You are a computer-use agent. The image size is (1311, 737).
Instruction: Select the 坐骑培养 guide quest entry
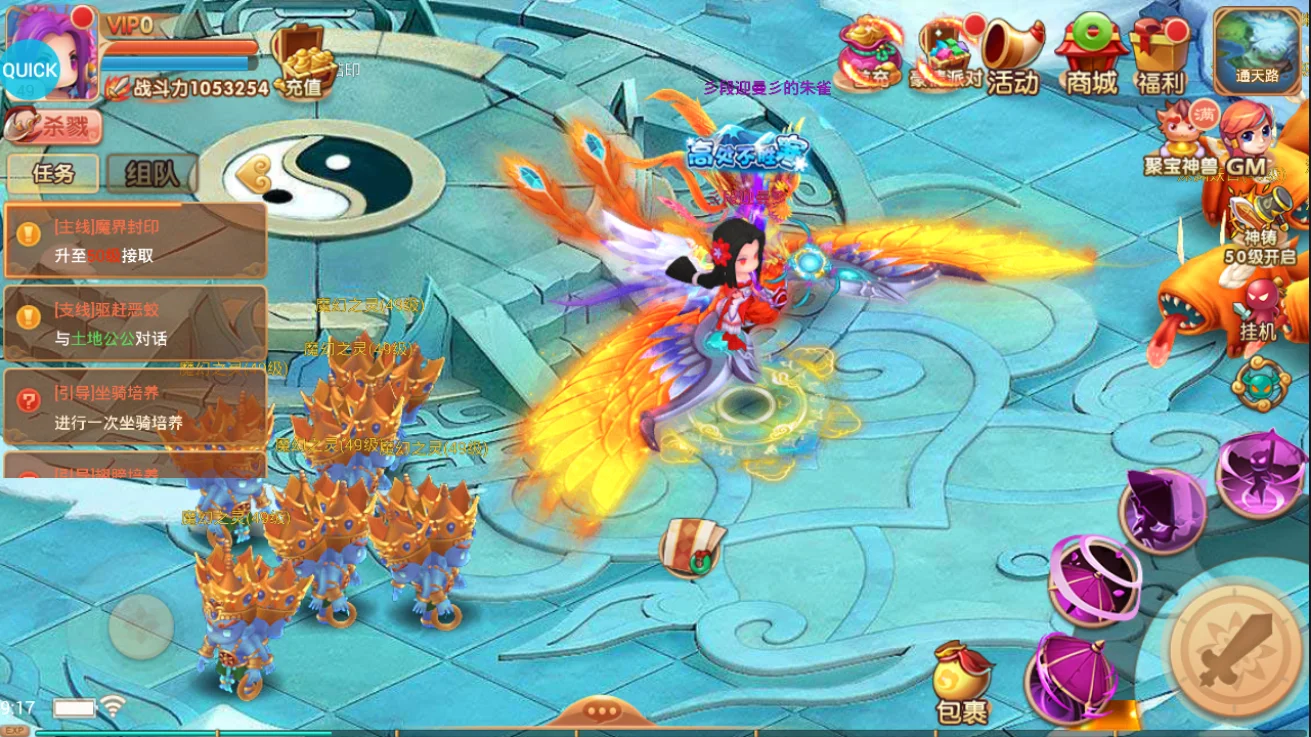tap(135, 408)
